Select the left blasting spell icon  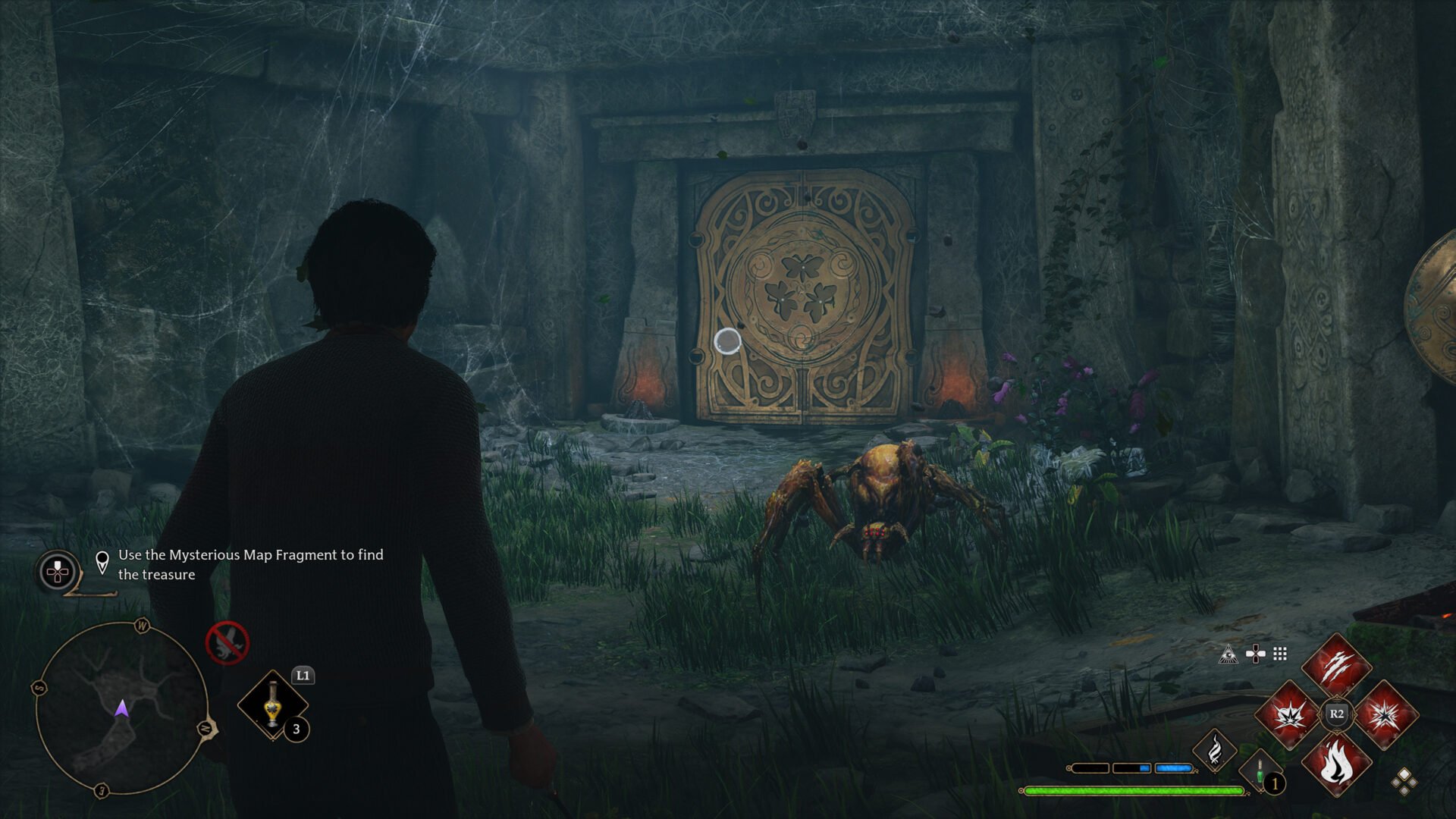(1291, 715)
